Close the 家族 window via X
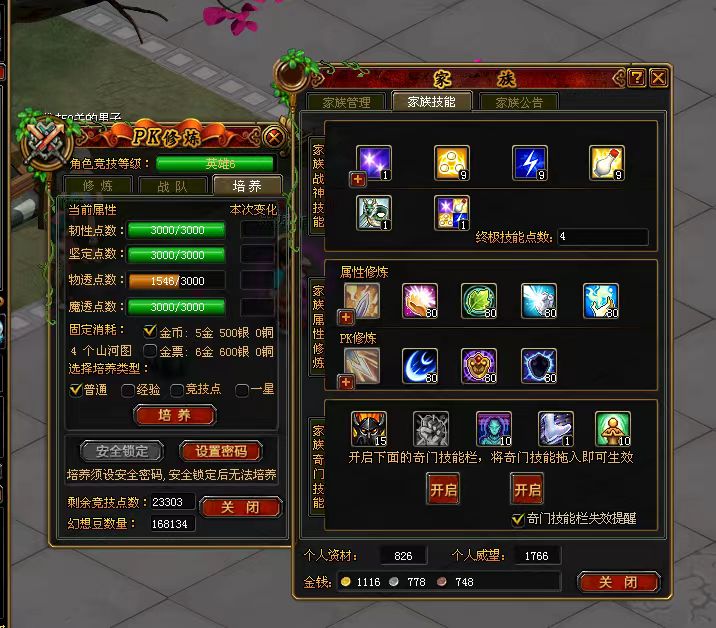This screenshot has height=628, width=716. point(658,78)
